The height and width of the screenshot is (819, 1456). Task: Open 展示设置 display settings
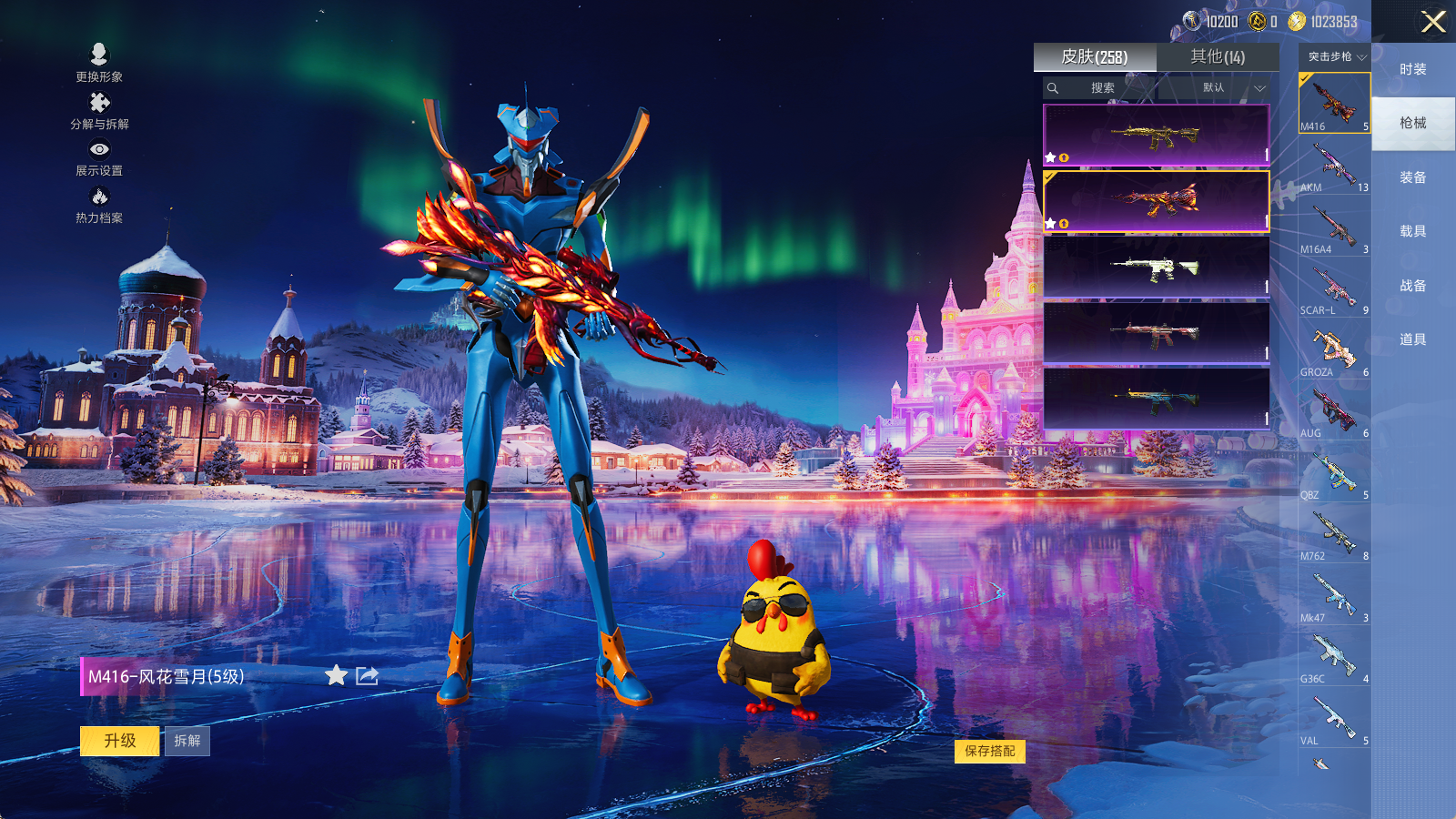point(99,157)
